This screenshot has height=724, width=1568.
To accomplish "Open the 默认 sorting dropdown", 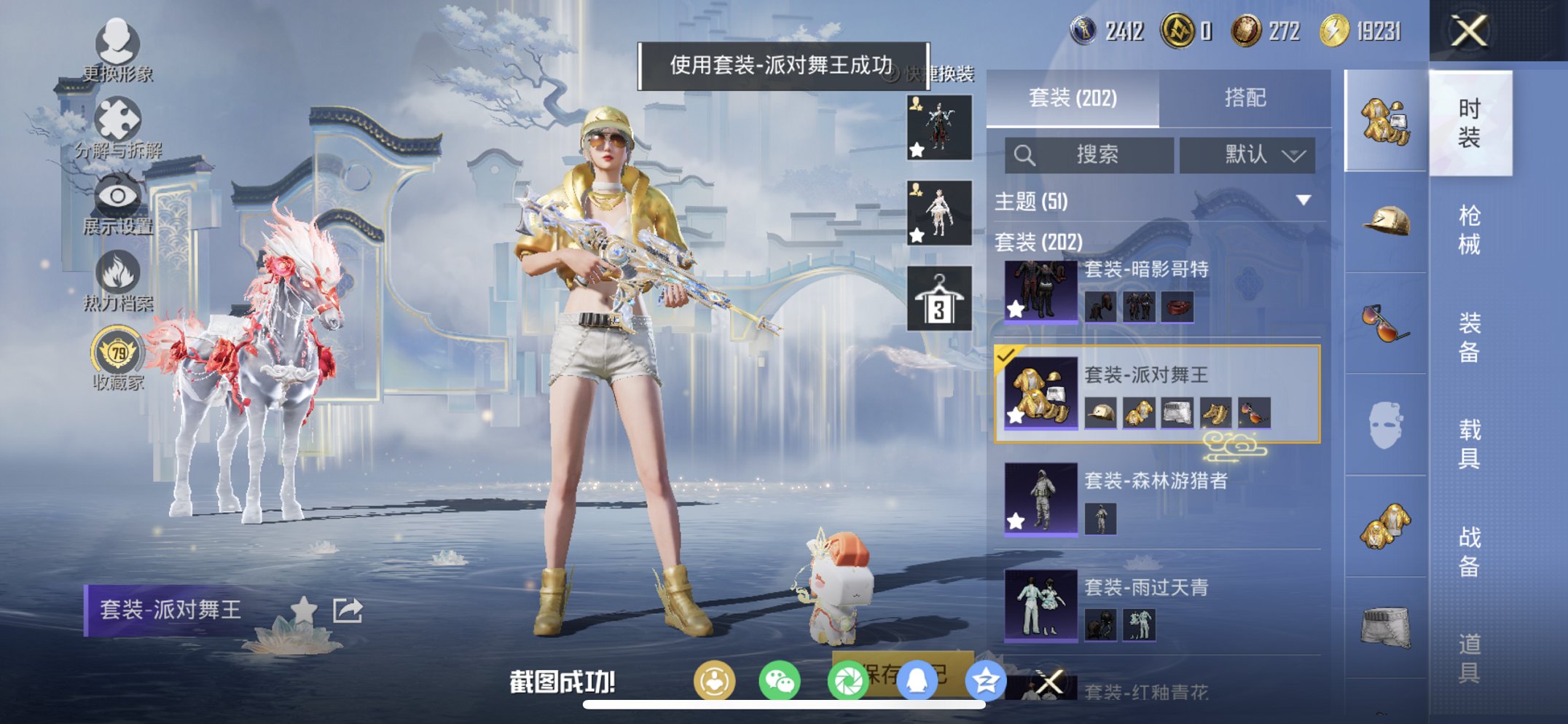I will coord(1246,155).
